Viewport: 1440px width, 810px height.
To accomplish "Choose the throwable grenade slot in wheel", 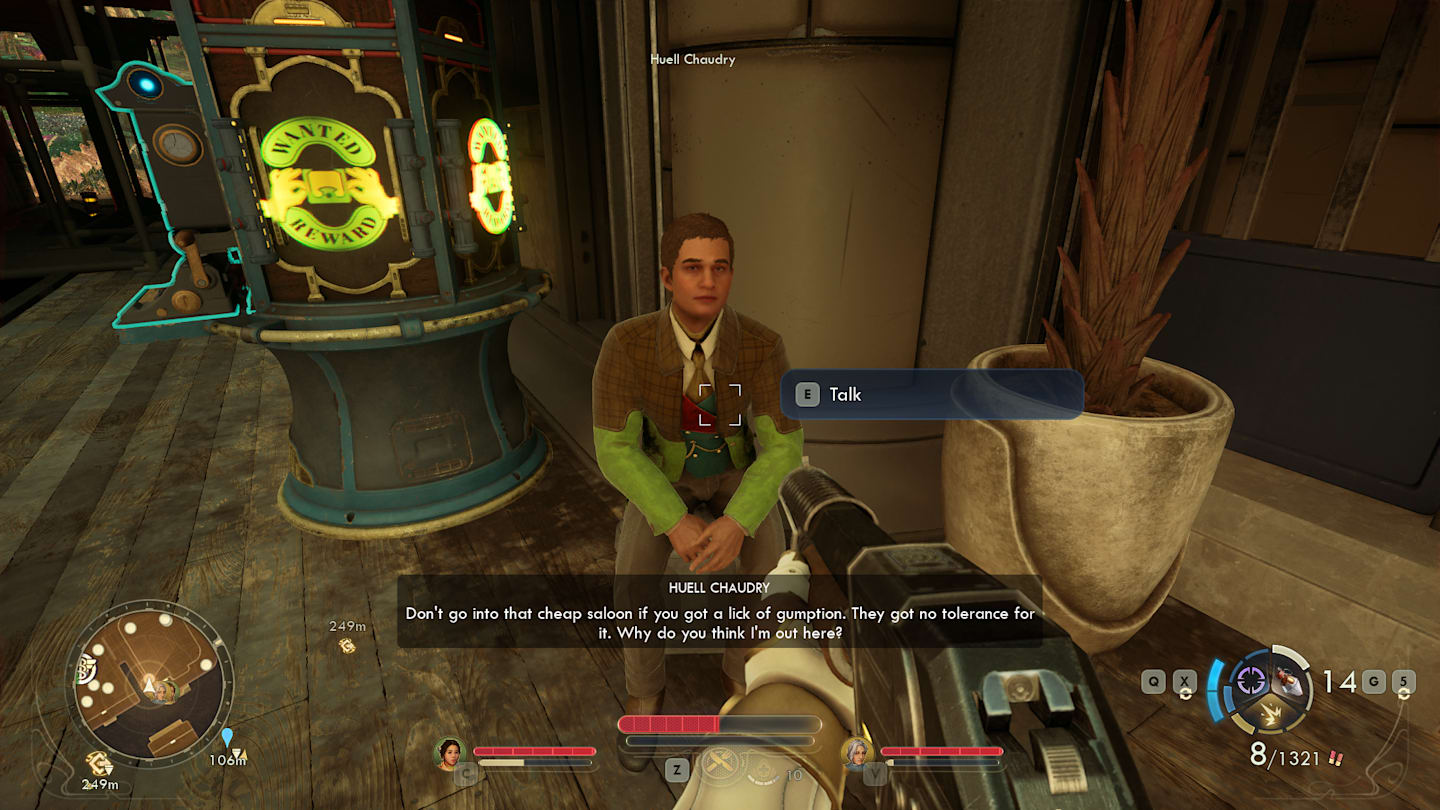I will [x=1287, y=682].
